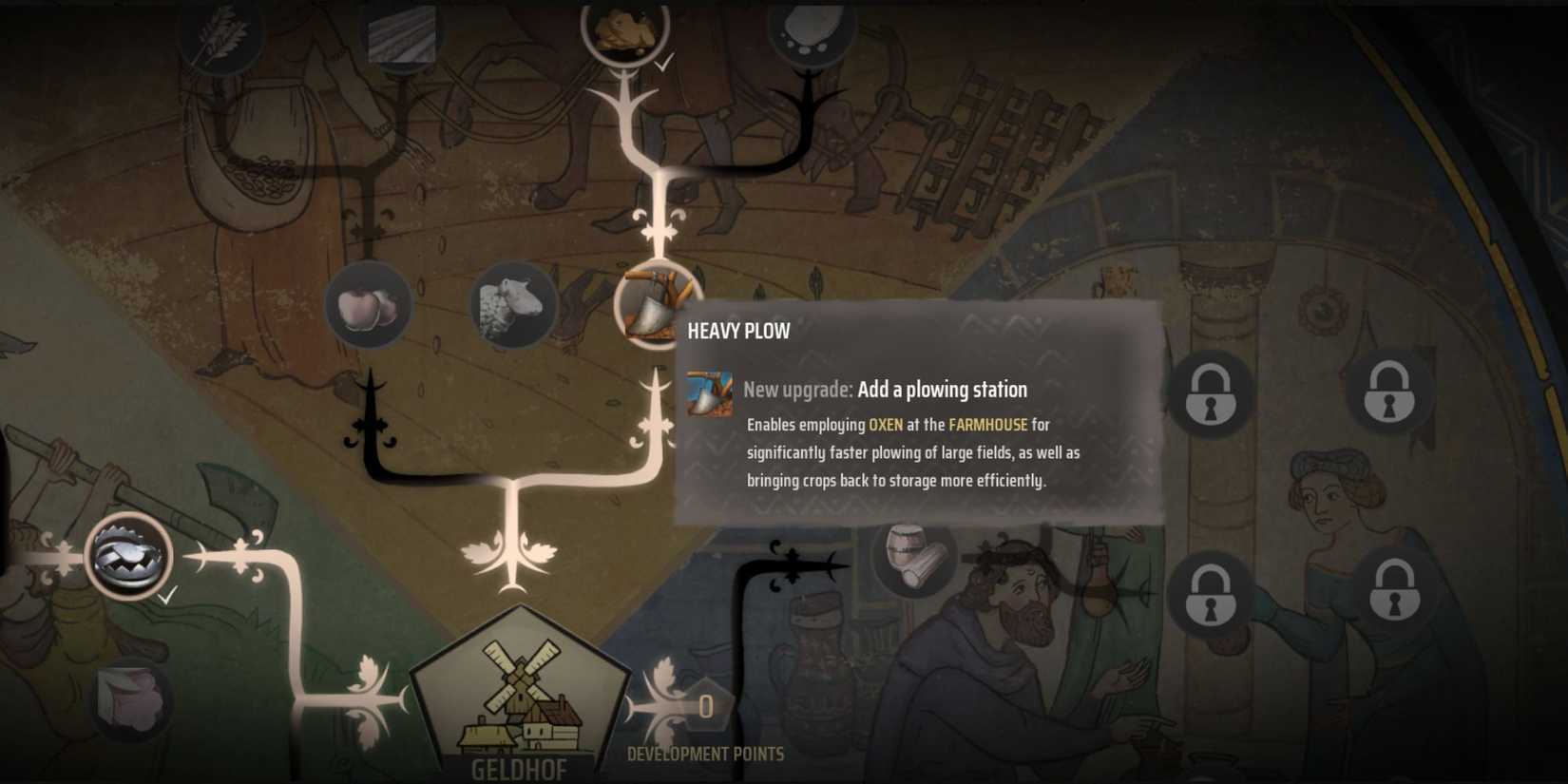Click the FARMHOUSE link in the tooltip text
Viewport: 1568px width, 784px height.
tap(988, 425)
